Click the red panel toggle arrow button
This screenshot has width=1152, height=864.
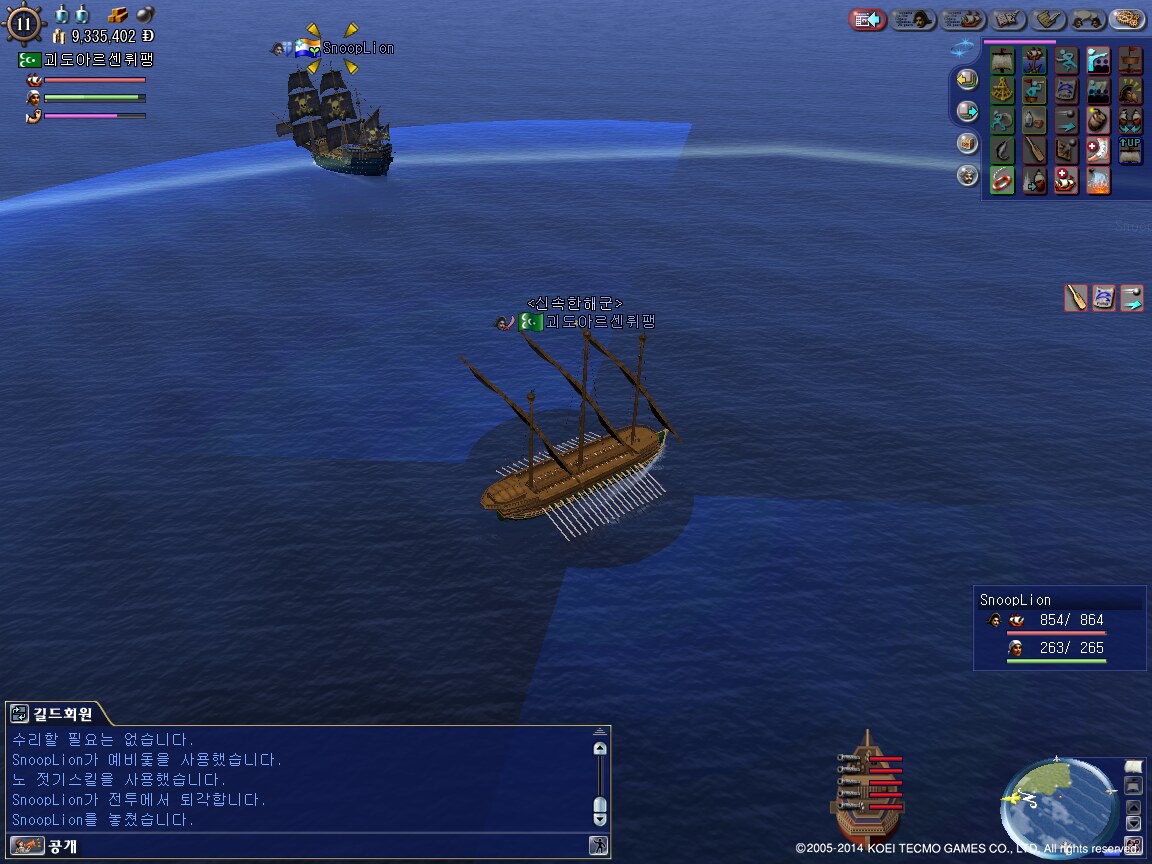(867, 20)
